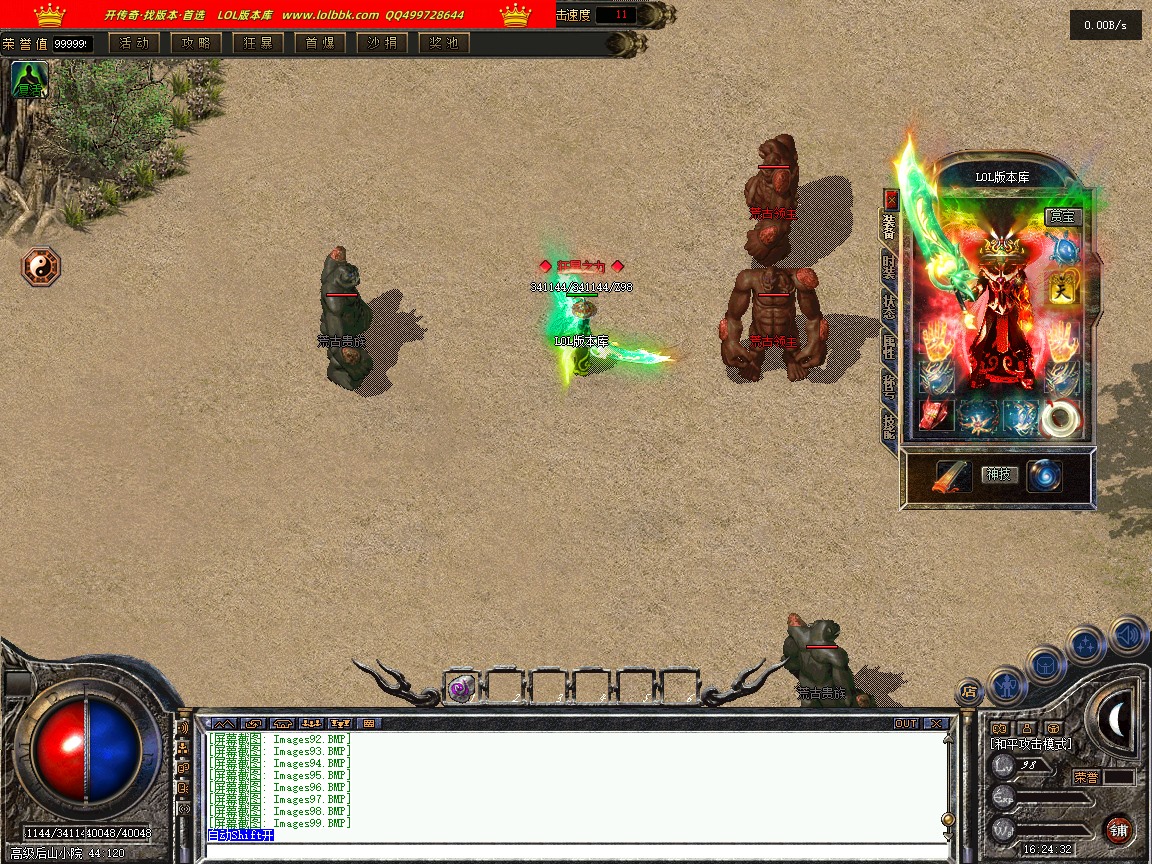Image resolution: width=1152 pixels, height=864 pixels.
Task: Toggle sound with the speaker button
Action: [1128, 634]
